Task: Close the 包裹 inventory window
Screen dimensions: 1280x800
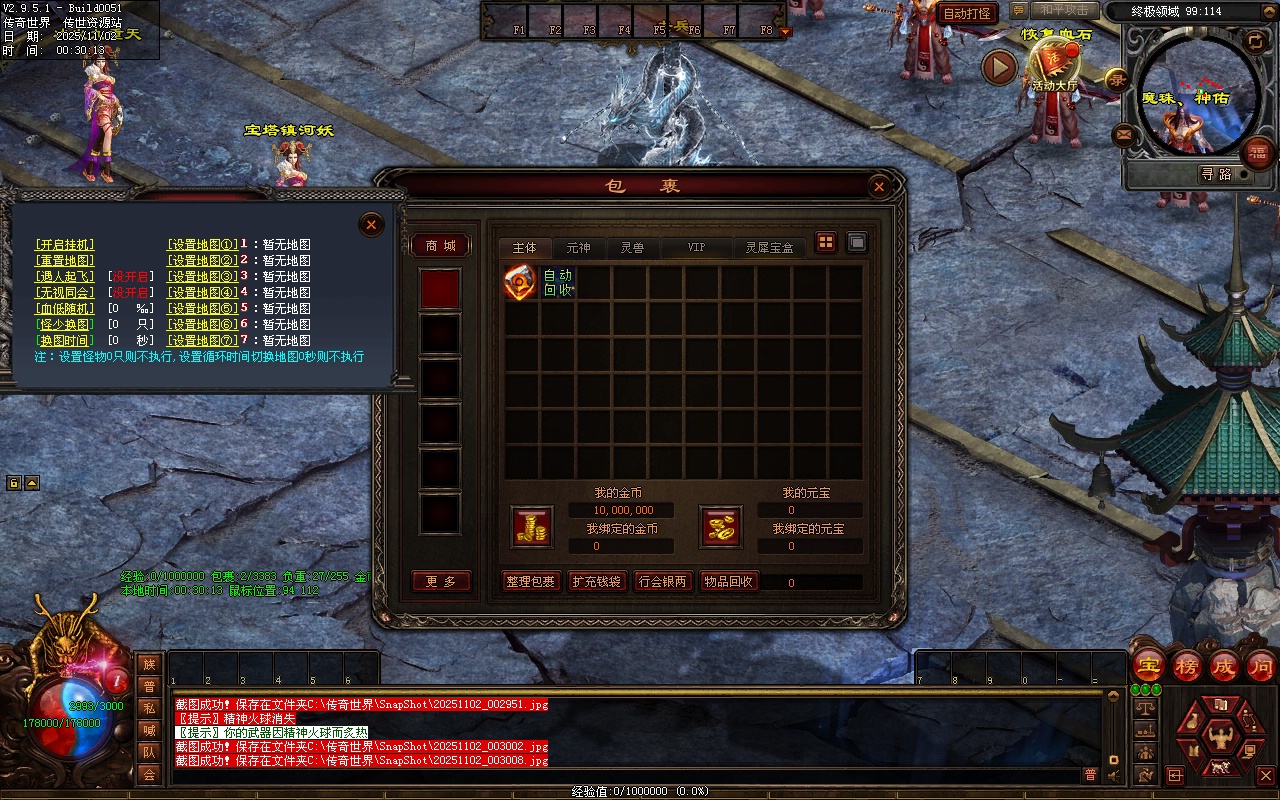Action: (879, 186)
